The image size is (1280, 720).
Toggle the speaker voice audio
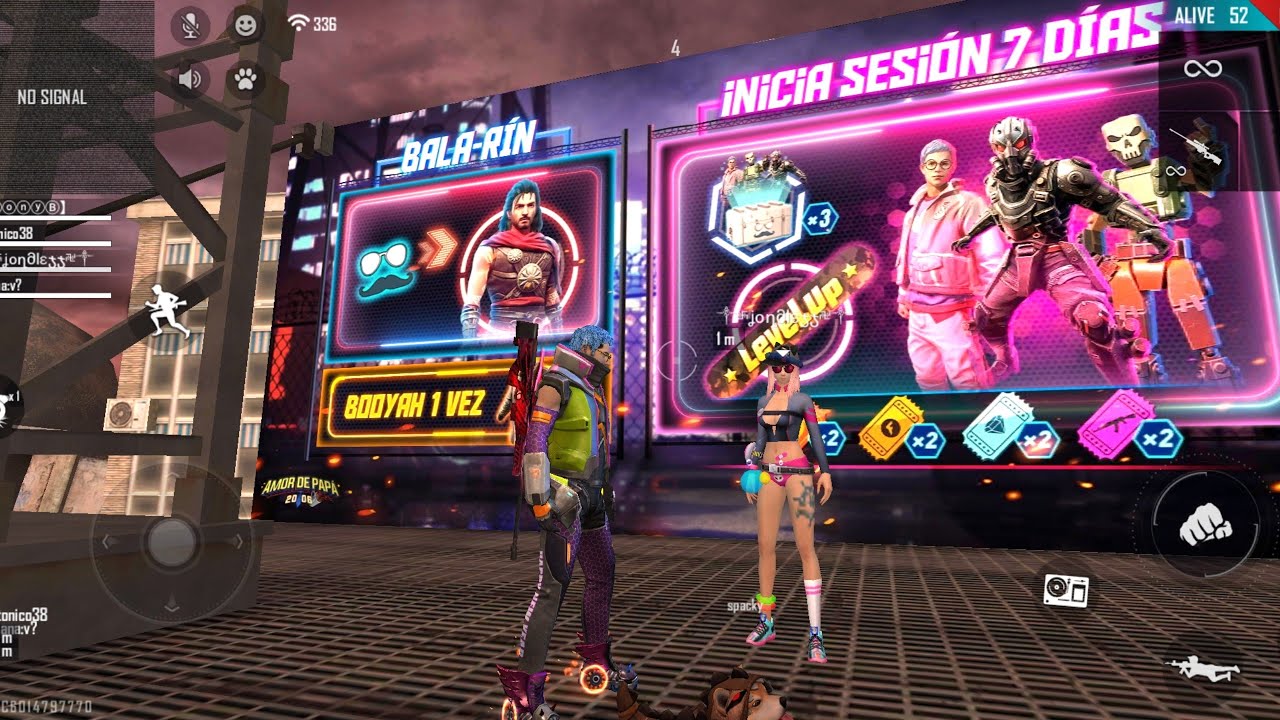tap(189, 79)
